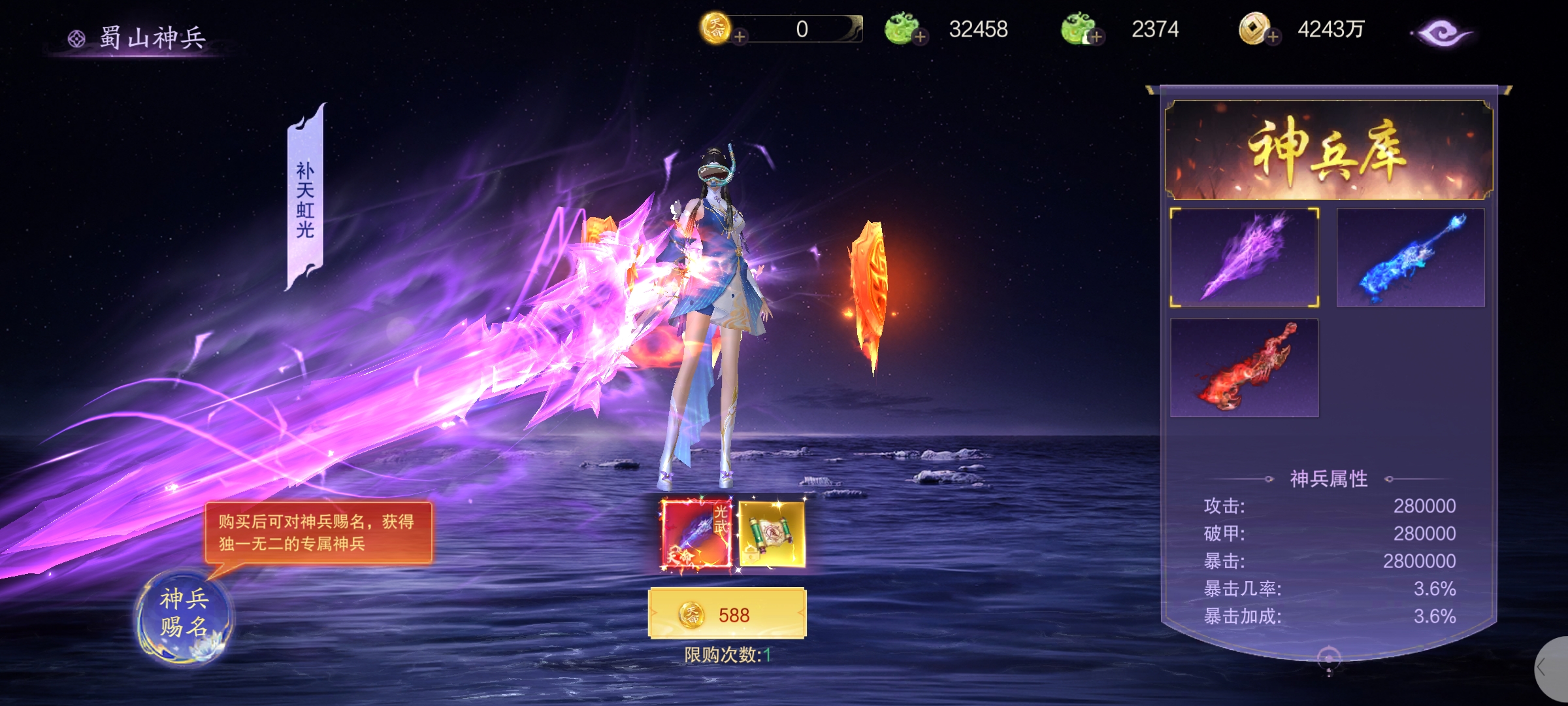Screen dimensions: 1568x706
Task: Choose the red flame weapon thumbnail
Action: coord(1244,368)
